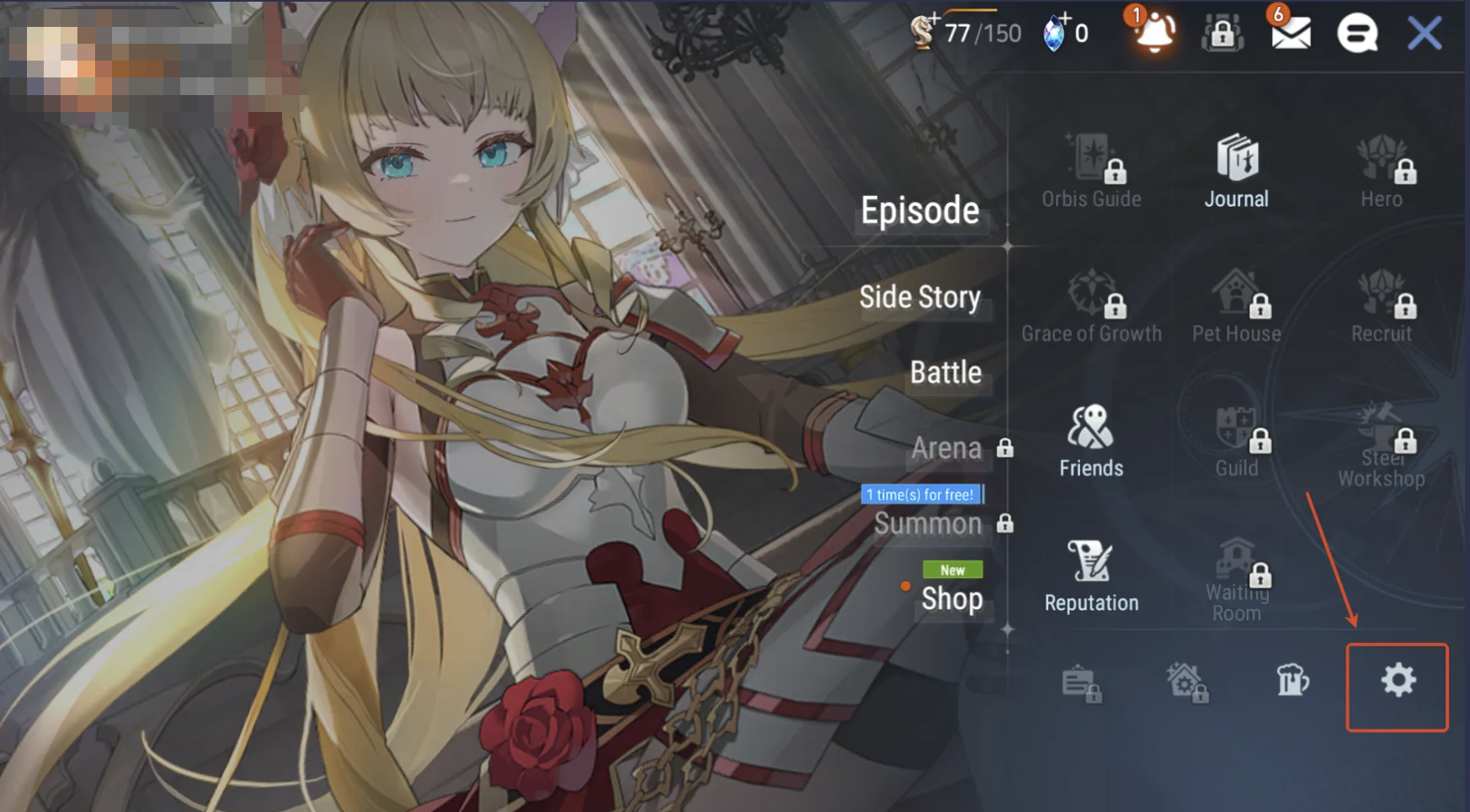Select Side Story from the menu
Screen dimensions: 1470x812
[x=919, y=297]
